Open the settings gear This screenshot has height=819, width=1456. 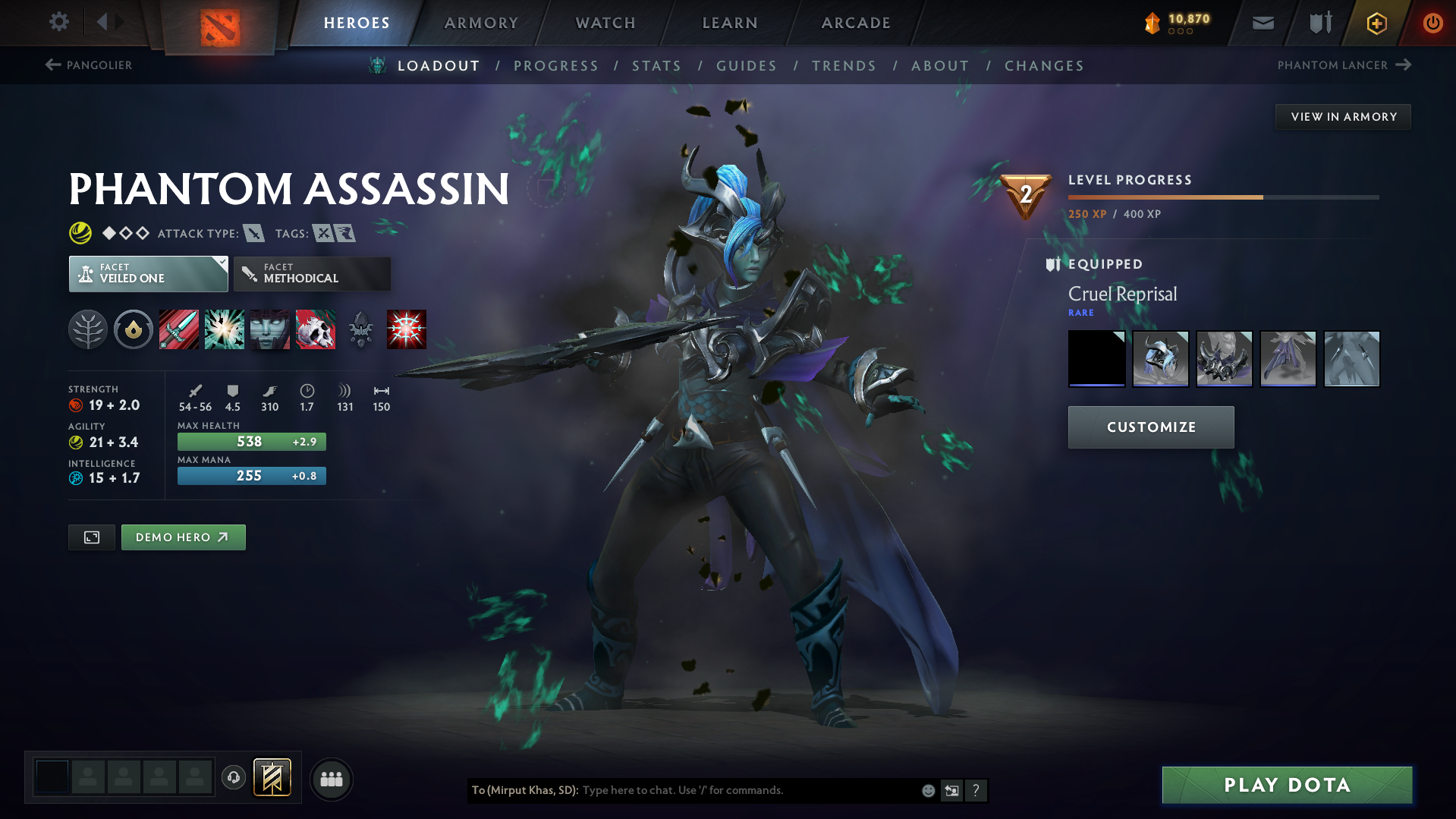click(58, 22)
